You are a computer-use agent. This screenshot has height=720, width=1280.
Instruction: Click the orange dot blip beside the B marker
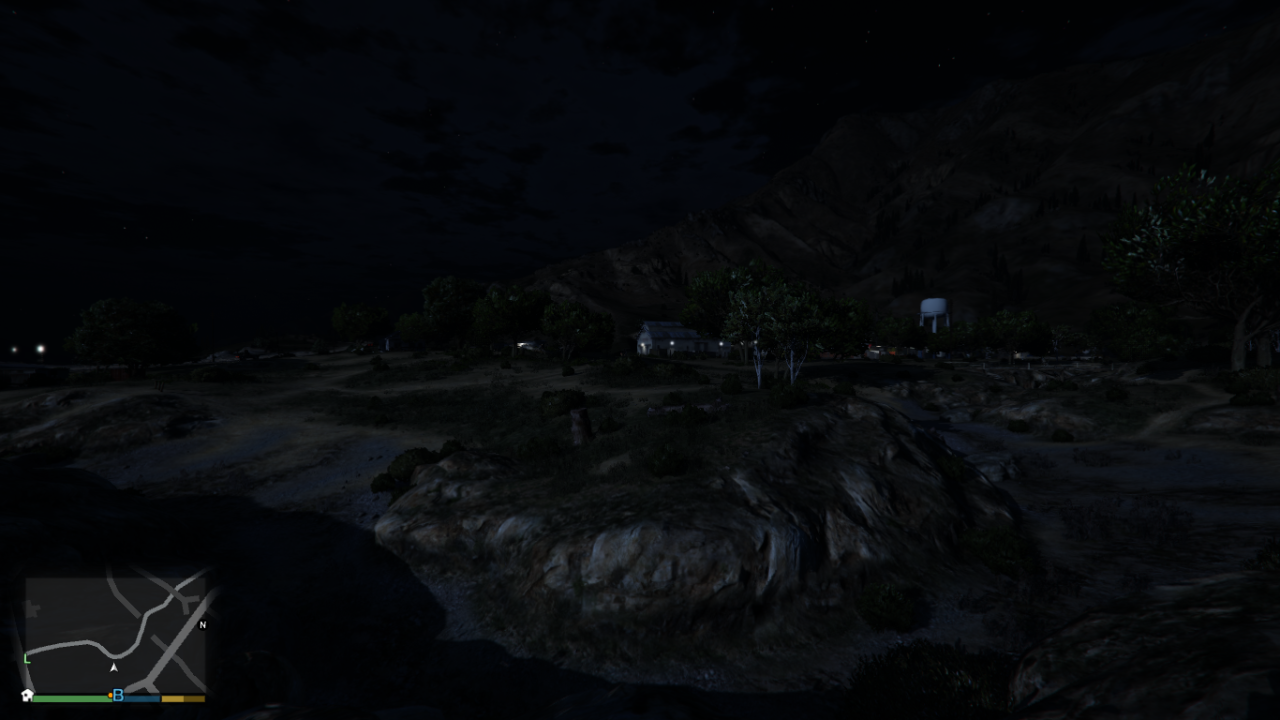(x=110, y=695)
